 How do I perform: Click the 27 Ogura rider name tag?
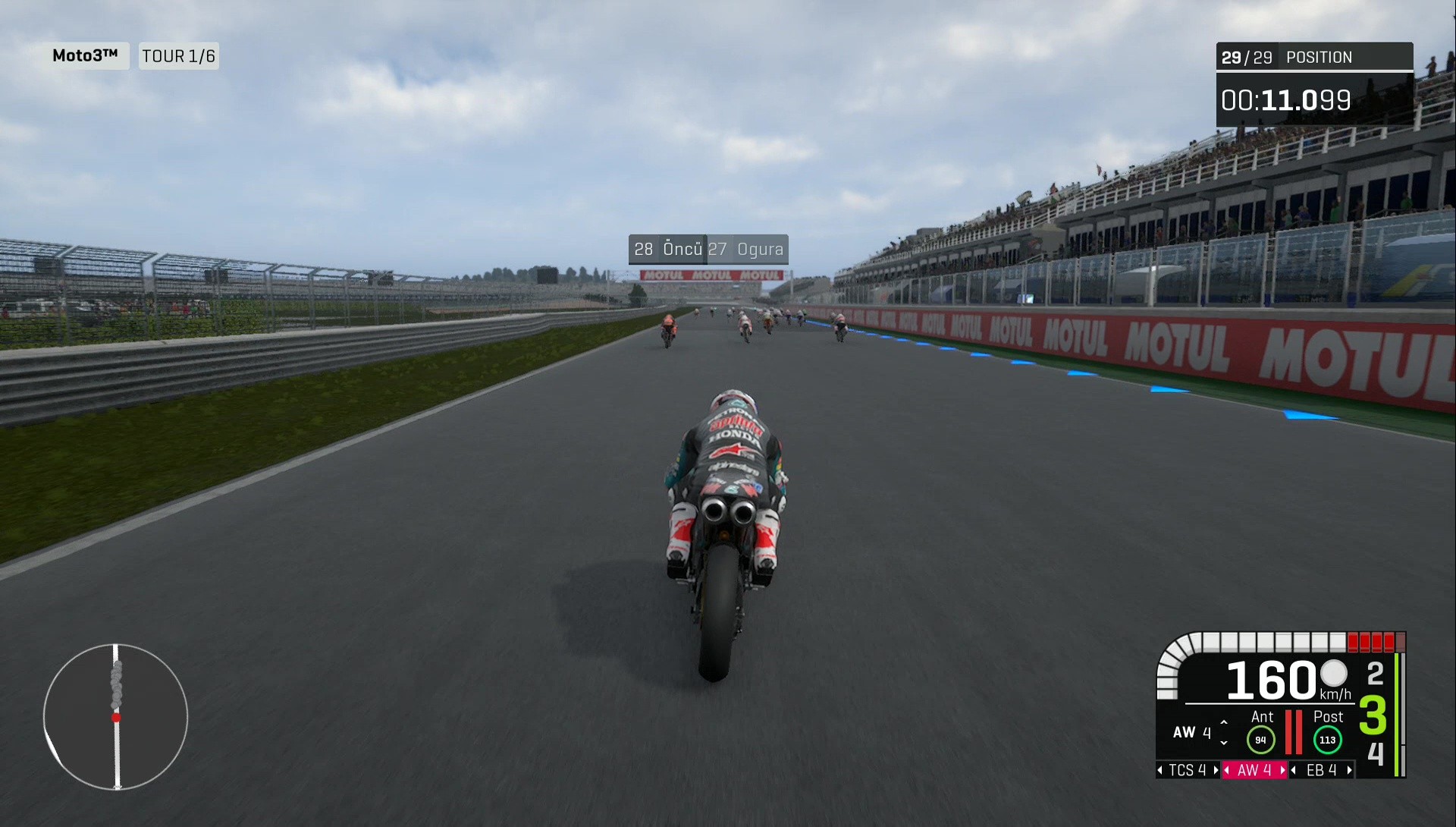(x=746, y=249)
